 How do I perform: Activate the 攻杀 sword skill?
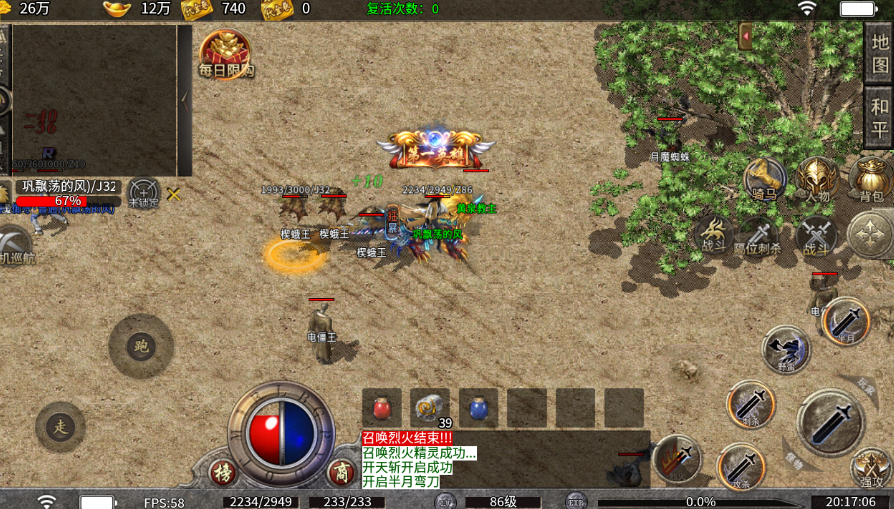click(741, 466)
